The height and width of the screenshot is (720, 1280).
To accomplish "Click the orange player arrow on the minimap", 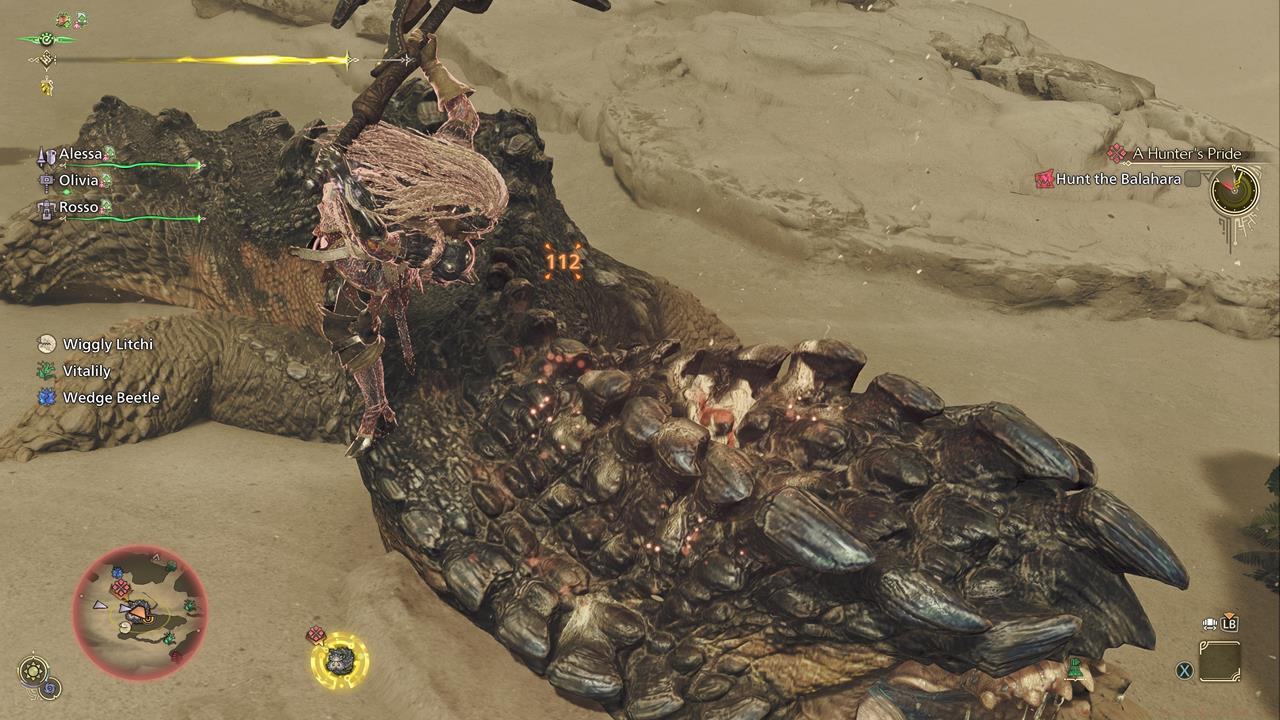I will [137, 612].
